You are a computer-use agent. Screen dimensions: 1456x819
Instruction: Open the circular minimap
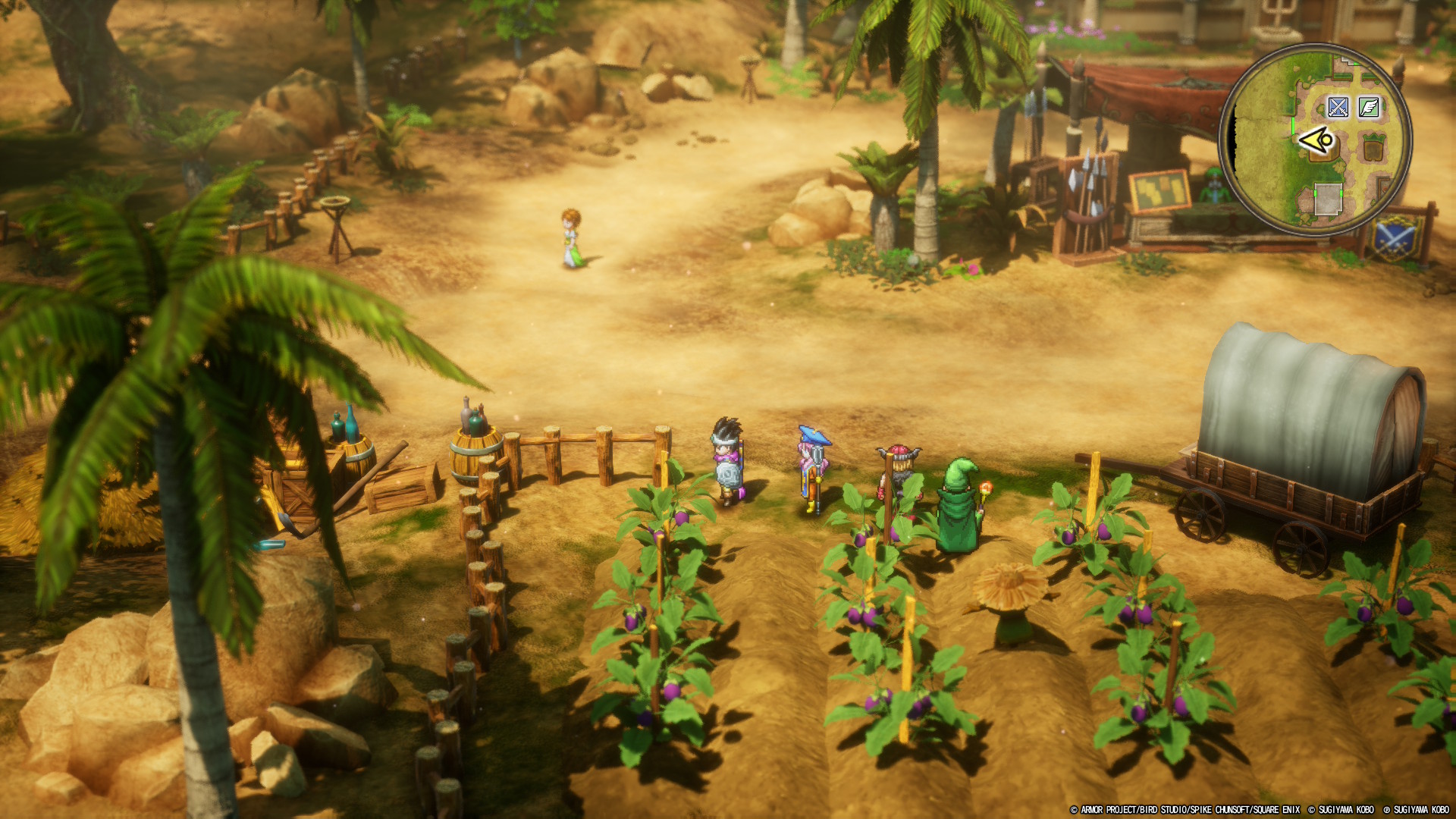pos(1315,140)
